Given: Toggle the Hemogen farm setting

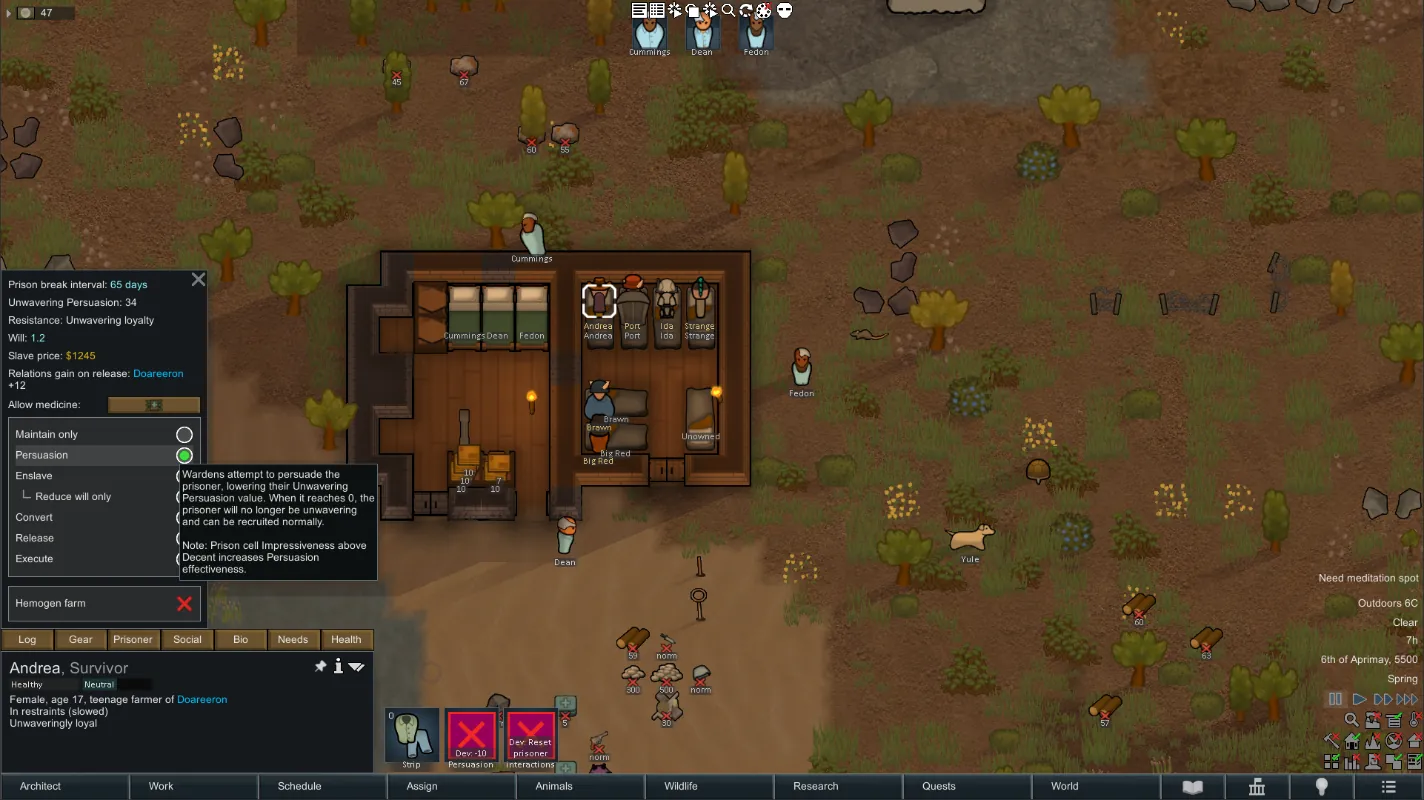Looking at the screenshot, I should point(184,604).
